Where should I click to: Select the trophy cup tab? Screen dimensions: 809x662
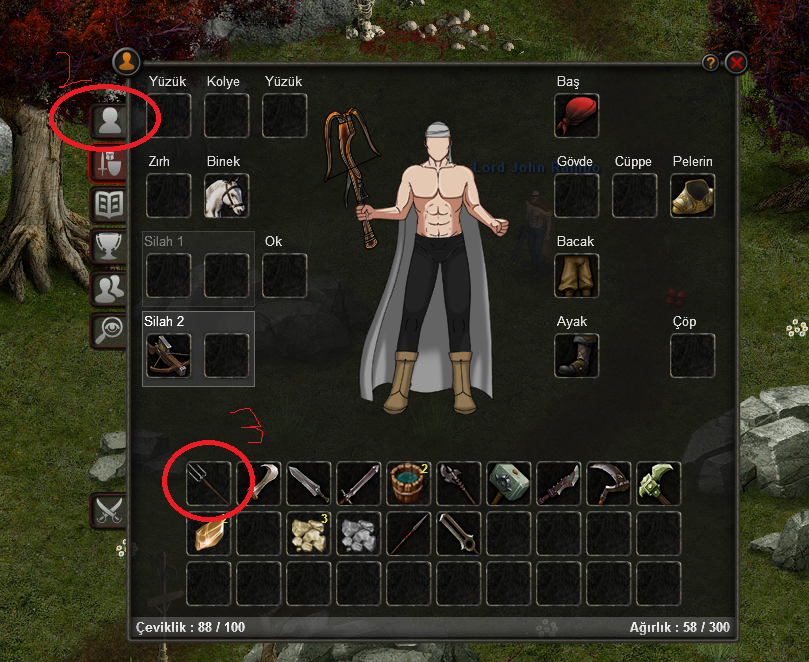click(x=108, y=247)
